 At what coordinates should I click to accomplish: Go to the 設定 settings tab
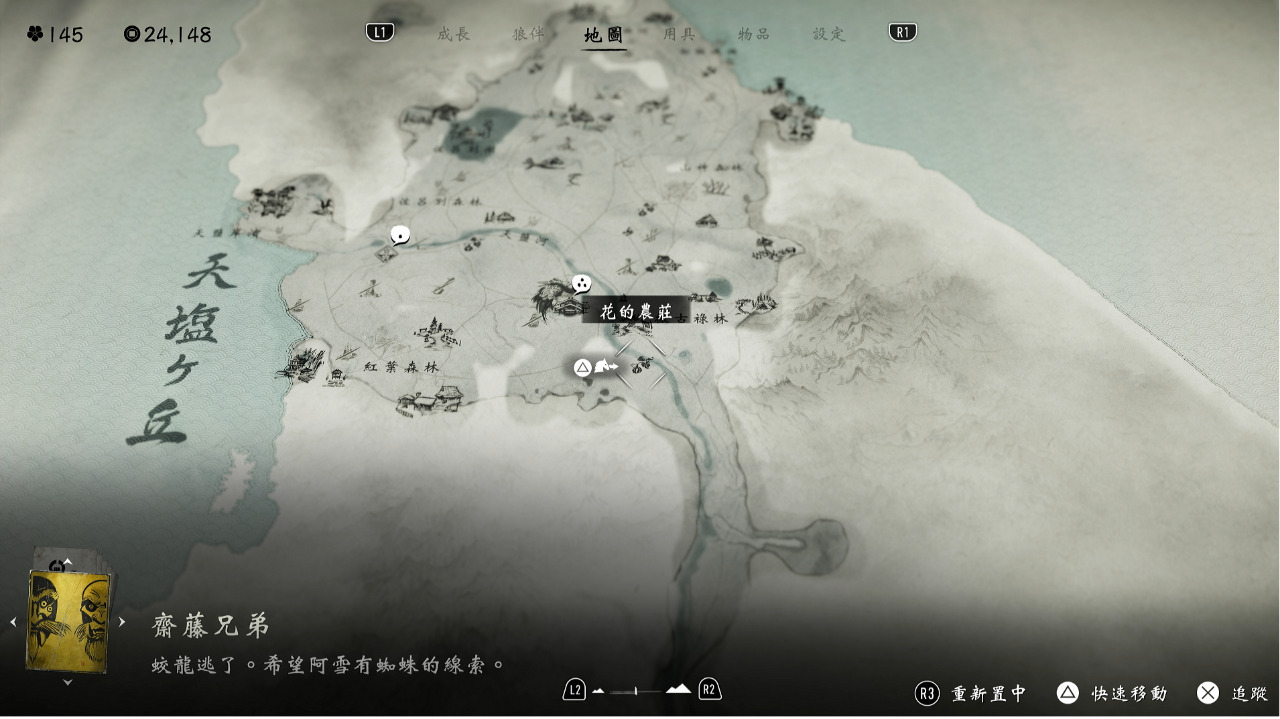[829, 34]
